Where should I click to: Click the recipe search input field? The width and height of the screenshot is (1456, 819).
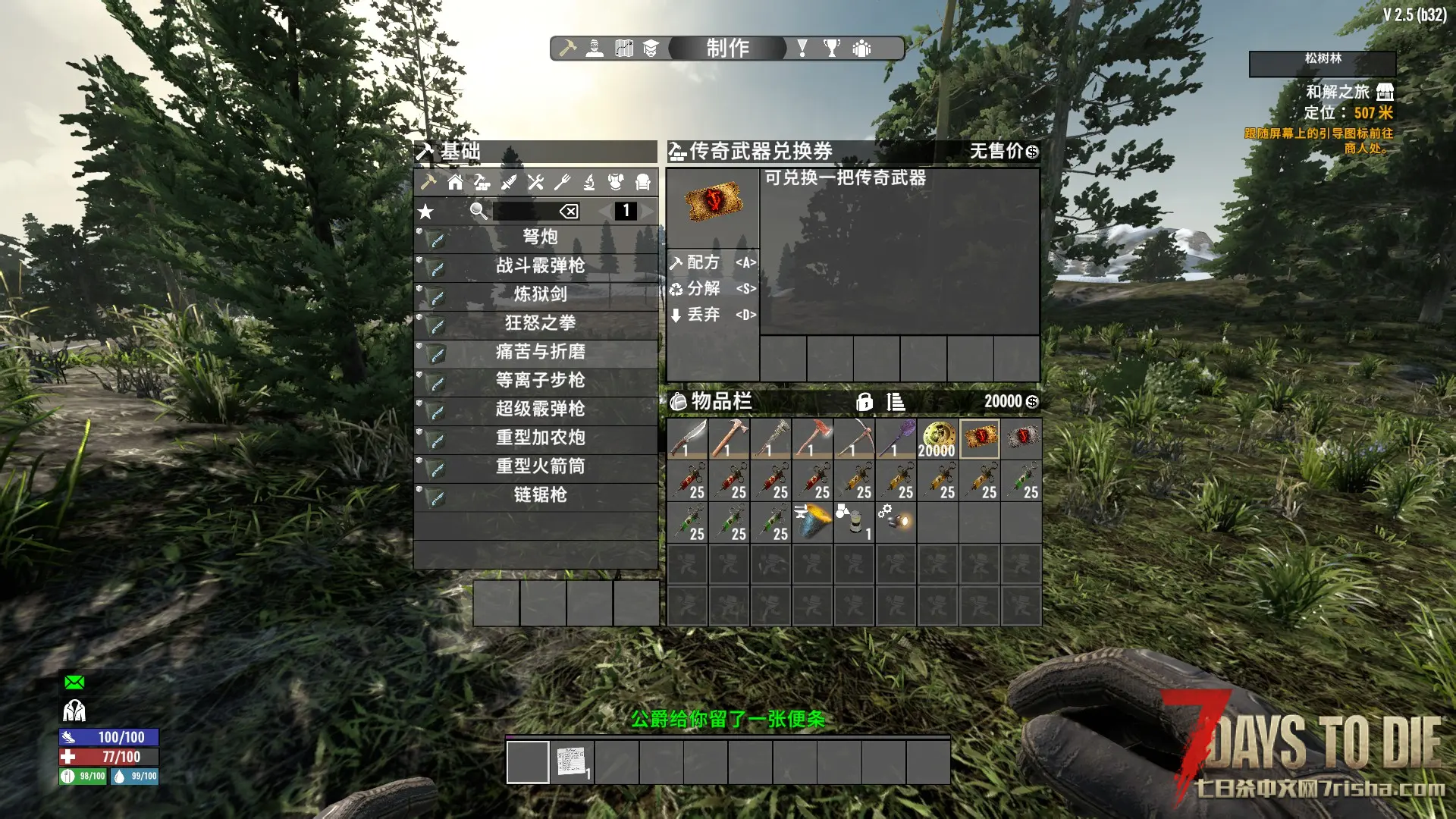[x=525, y=212]
